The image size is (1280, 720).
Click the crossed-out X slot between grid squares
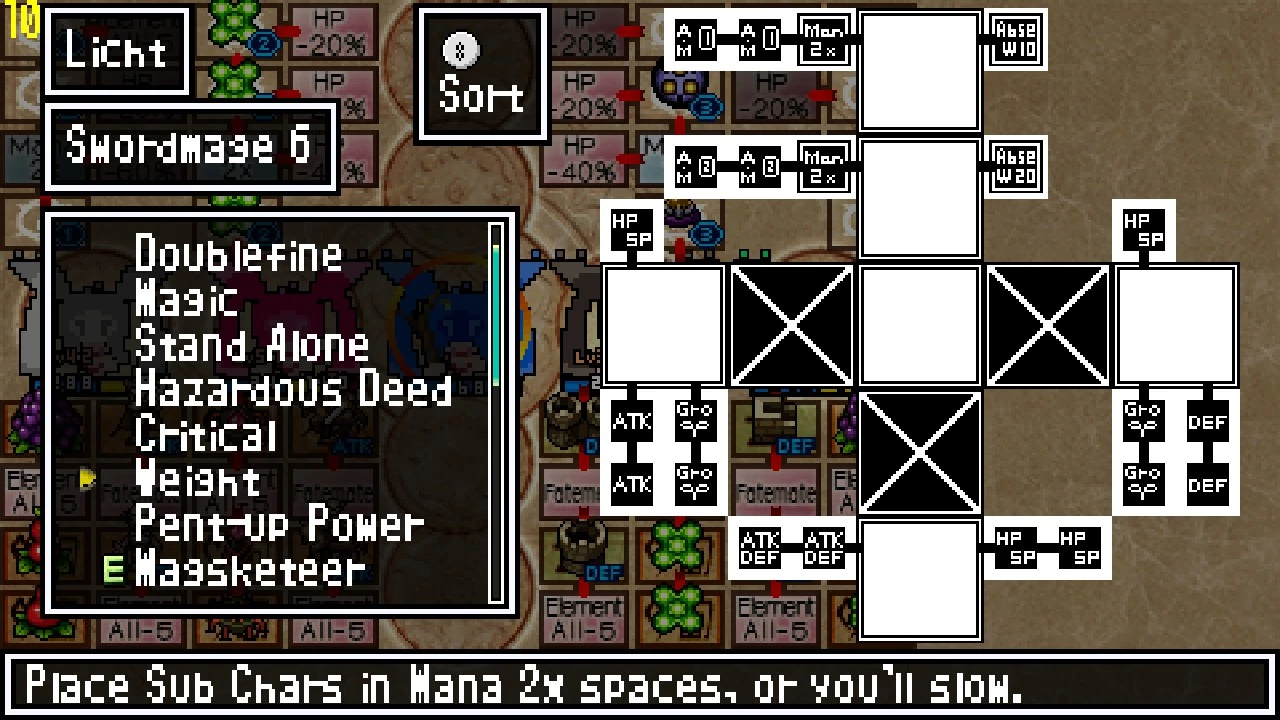point(791,325)
